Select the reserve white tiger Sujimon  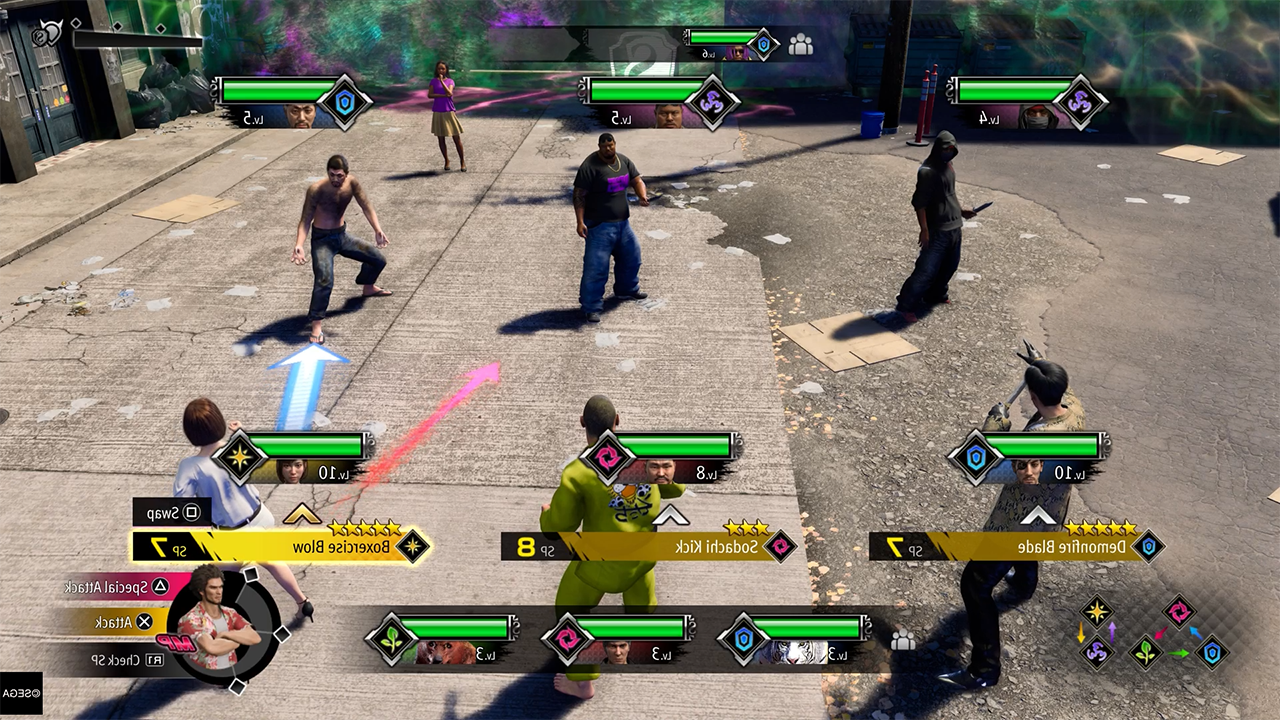pyautogui.click(x=797, y=652)
